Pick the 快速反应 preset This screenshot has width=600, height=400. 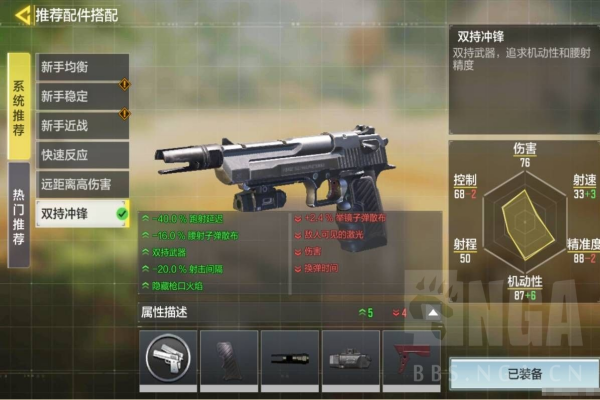point(82,155)
